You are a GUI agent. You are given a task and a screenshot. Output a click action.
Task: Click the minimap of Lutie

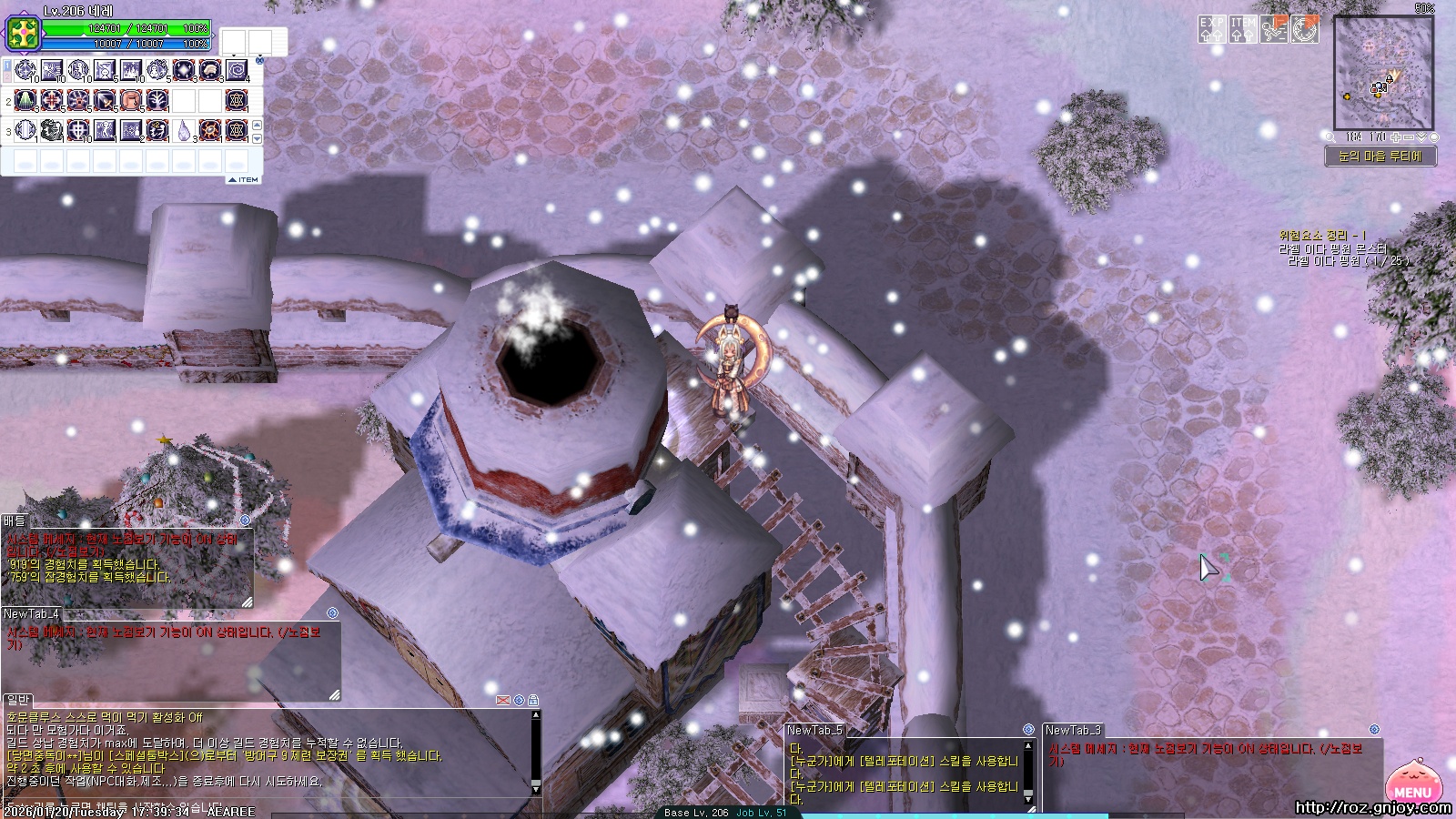click(1383, 73)
